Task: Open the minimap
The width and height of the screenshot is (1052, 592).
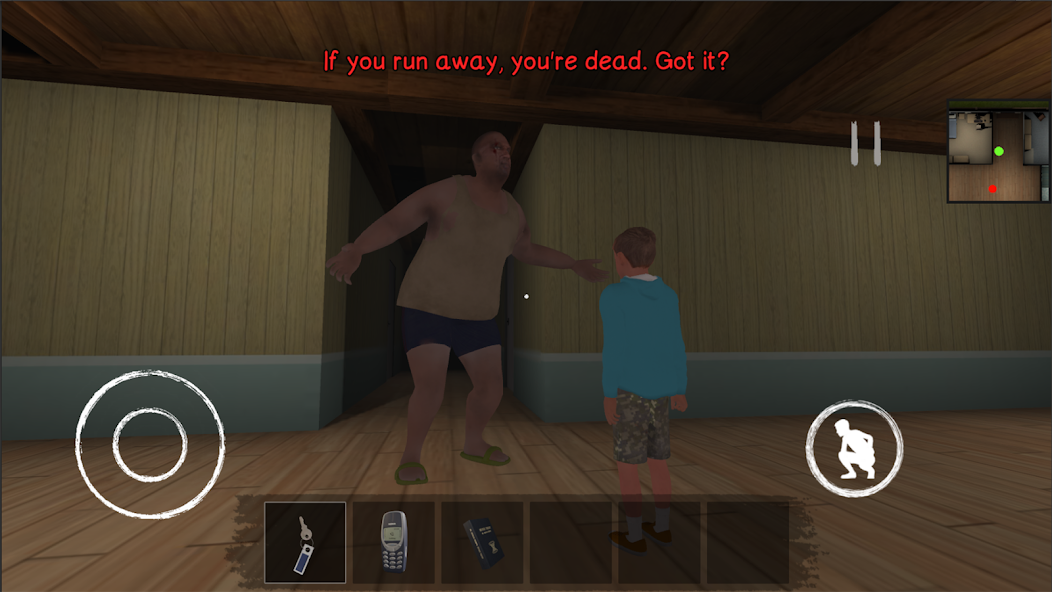Action: pyautogui.click(x=997, y=153)
